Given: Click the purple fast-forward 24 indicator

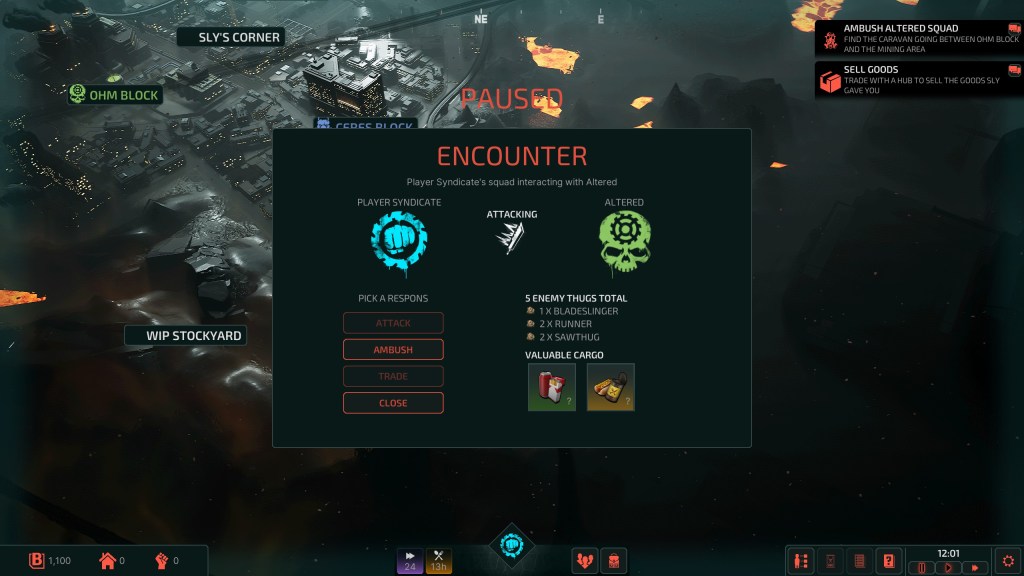Looking at the screenshot, I should [410, 561].
